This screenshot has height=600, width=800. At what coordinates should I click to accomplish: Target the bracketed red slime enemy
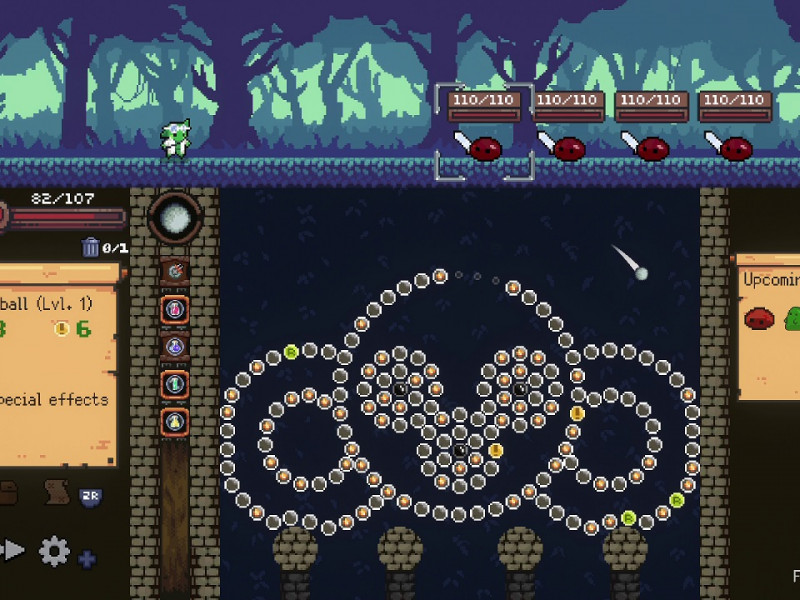click(x=485, y=148)
